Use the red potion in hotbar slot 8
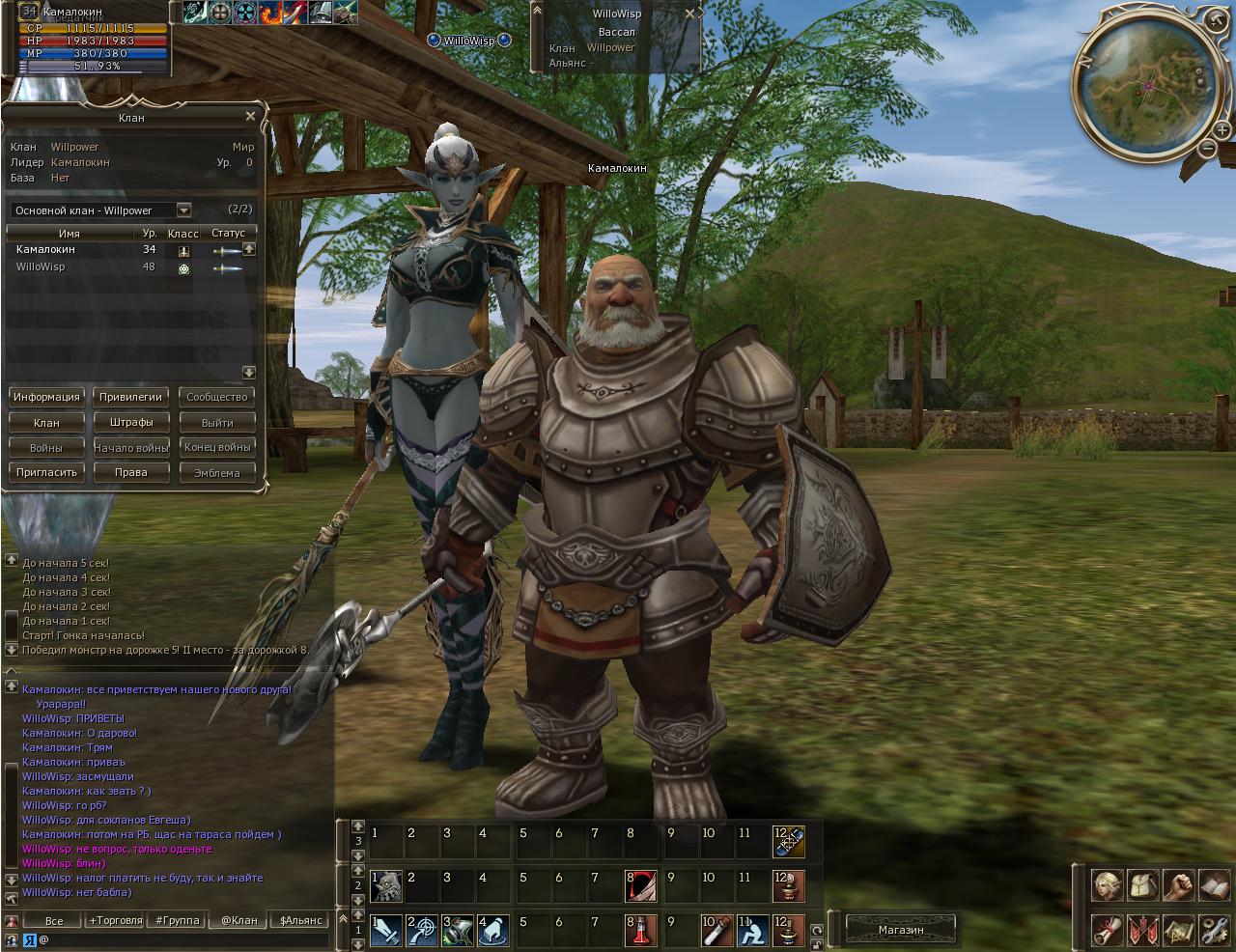Screen dimensions: 1236x952 click(x=641, y=932)
